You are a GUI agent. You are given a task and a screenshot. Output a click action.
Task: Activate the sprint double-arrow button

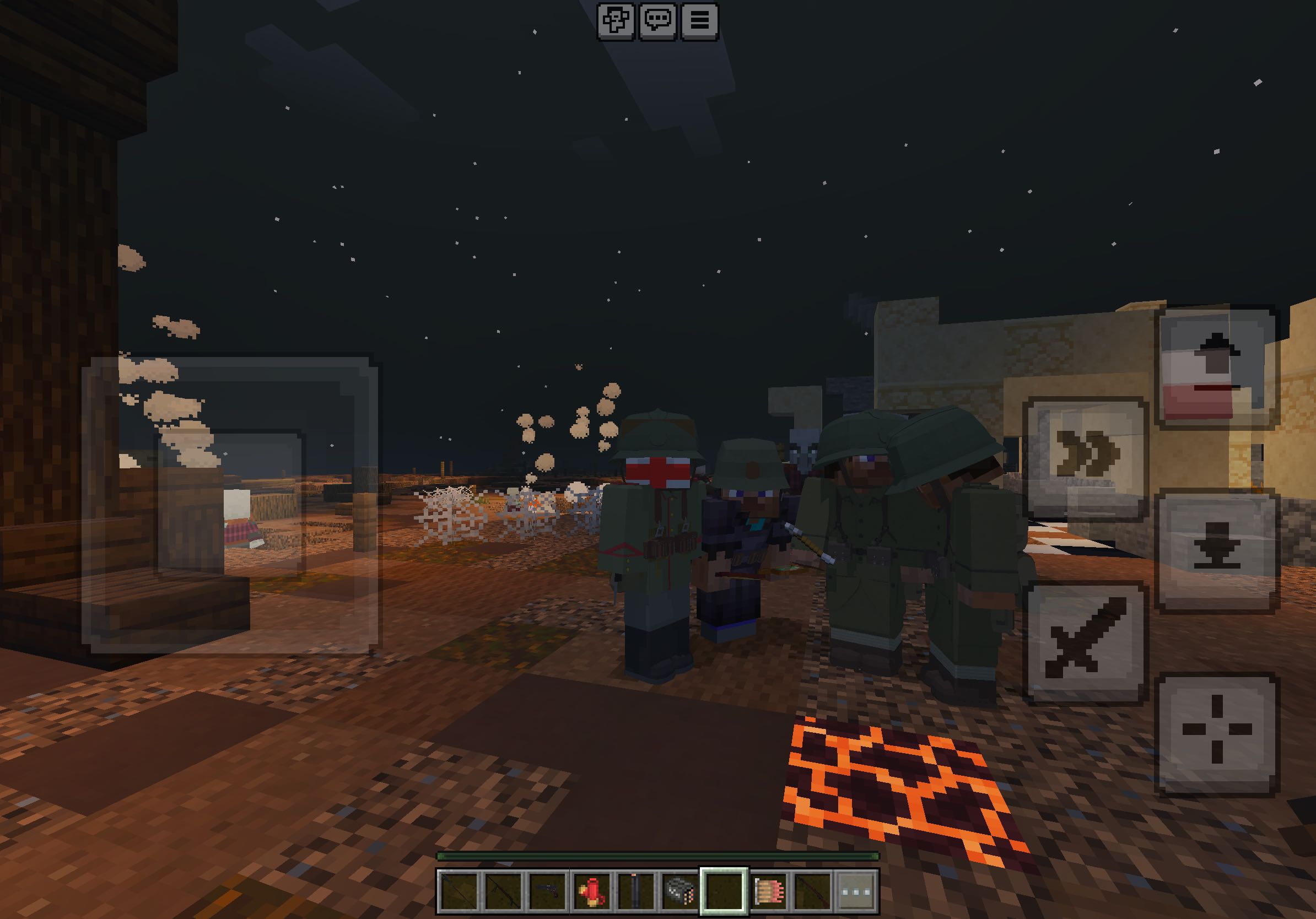(1085, 457)
